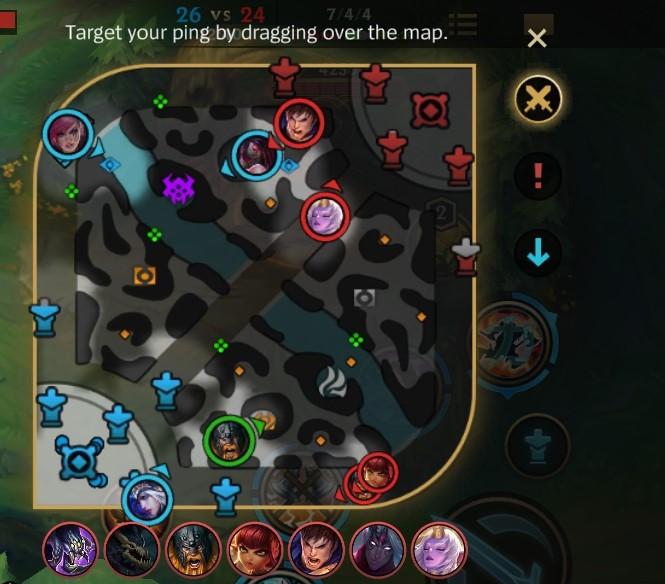
Task: Ping the white-haired ally near blue base
Action: coord(147,498)
